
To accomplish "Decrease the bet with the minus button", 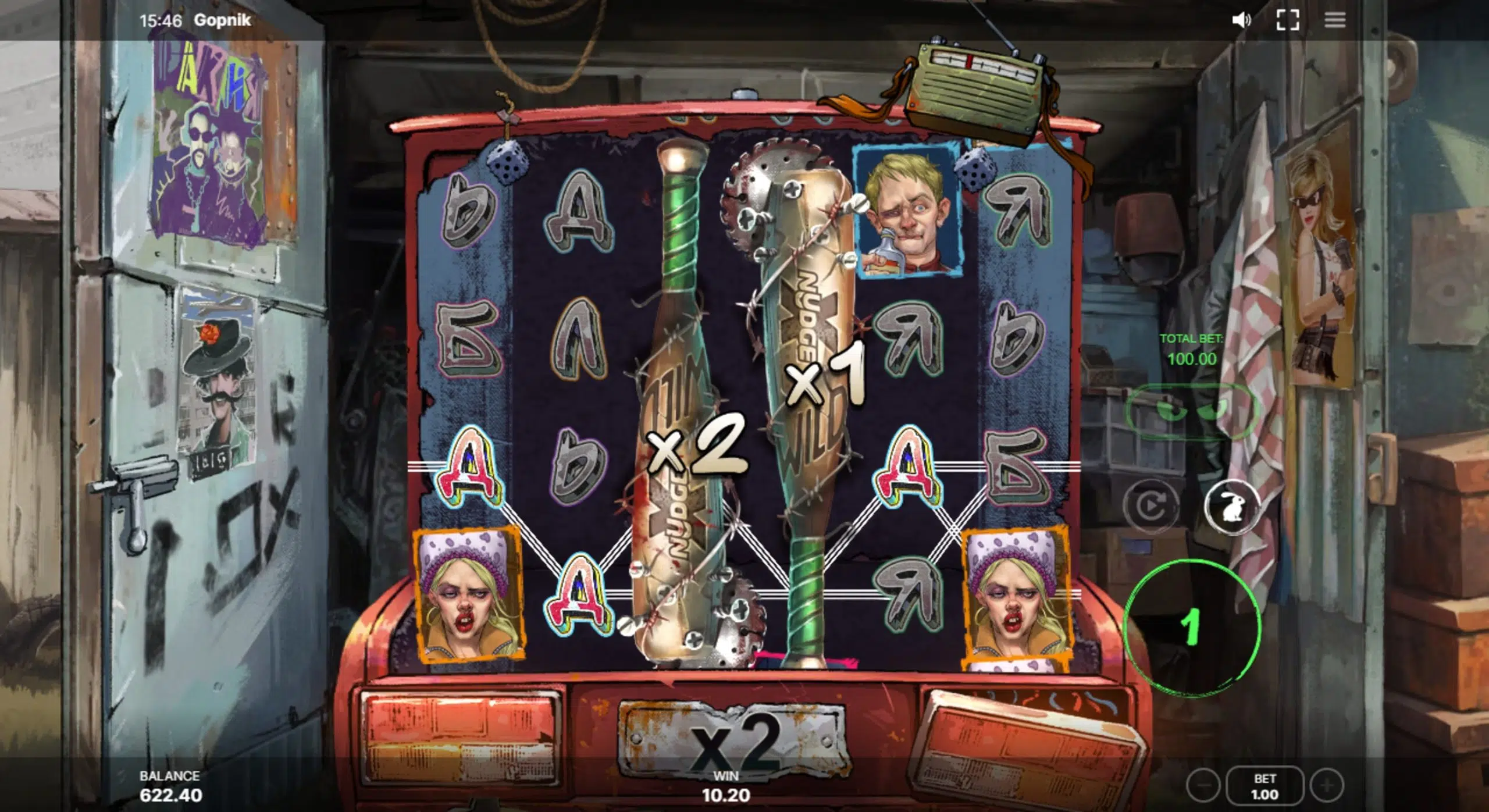I will click(1202, 786).
